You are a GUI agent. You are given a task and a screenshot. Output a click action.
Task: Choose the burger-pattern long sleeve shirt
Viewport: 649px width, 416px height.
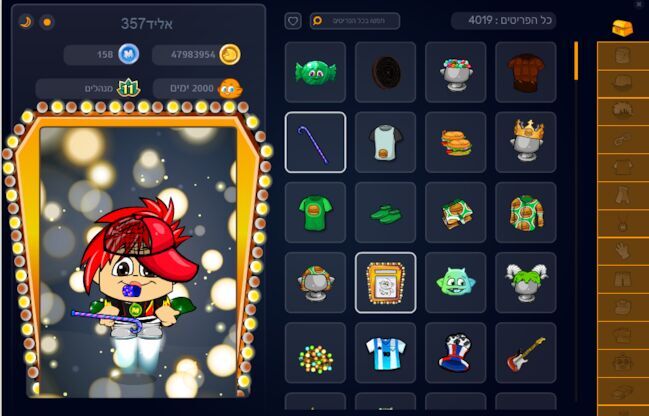click(x=525, y=212)
